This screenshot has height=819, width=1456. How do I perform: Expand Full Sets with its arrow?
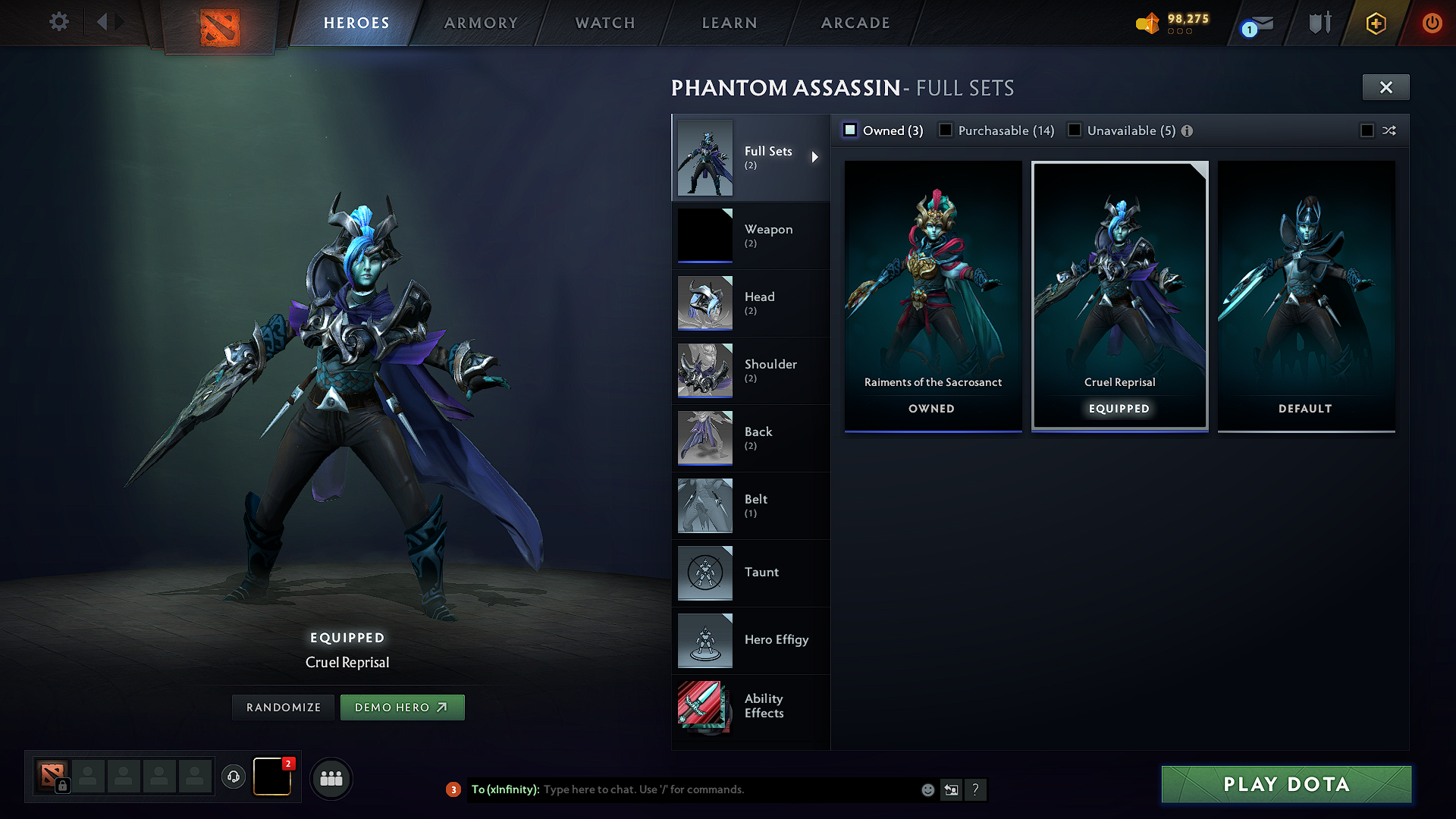[x=817, y=157]
